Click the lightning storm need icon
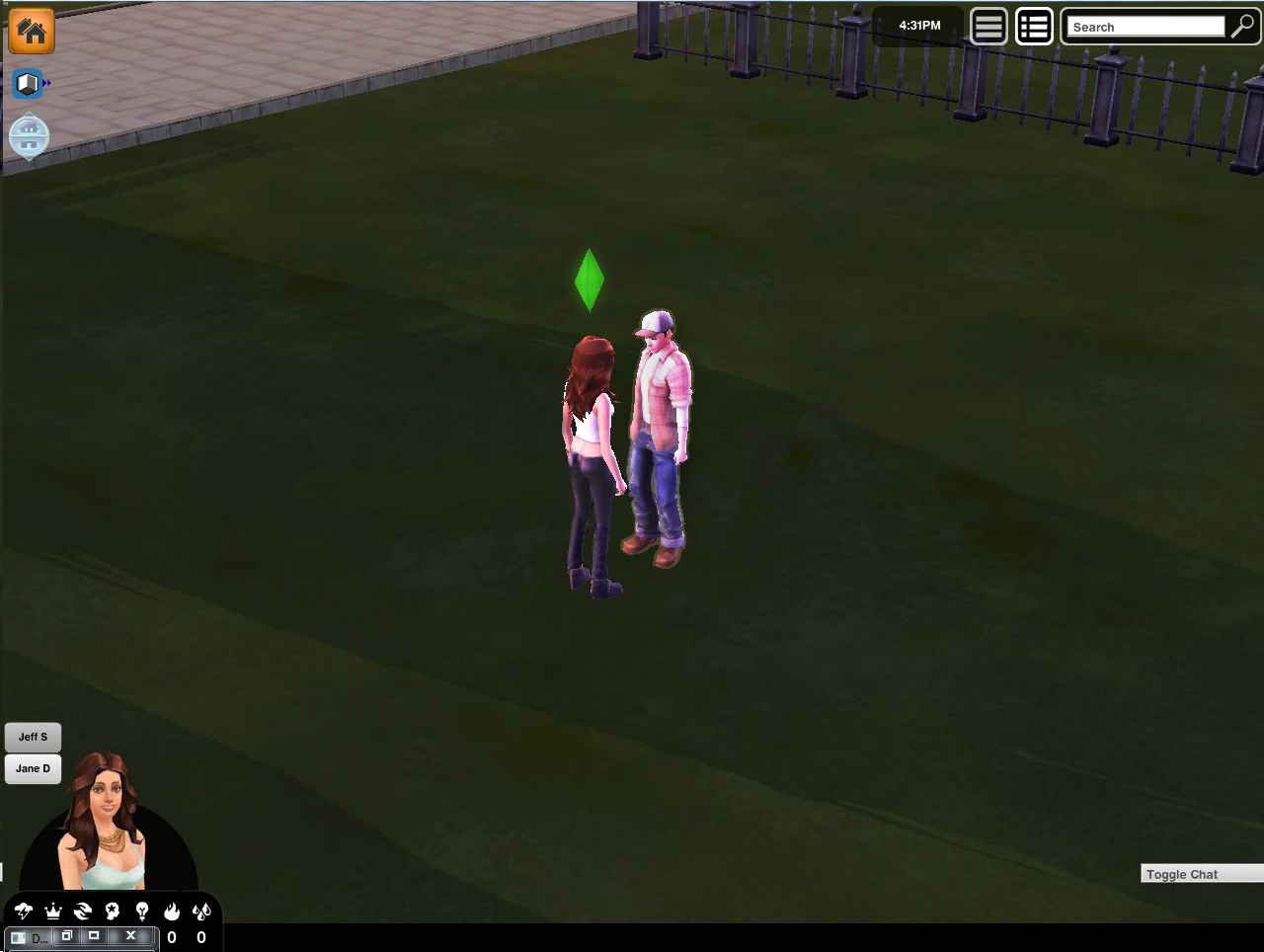 [22, 911]
